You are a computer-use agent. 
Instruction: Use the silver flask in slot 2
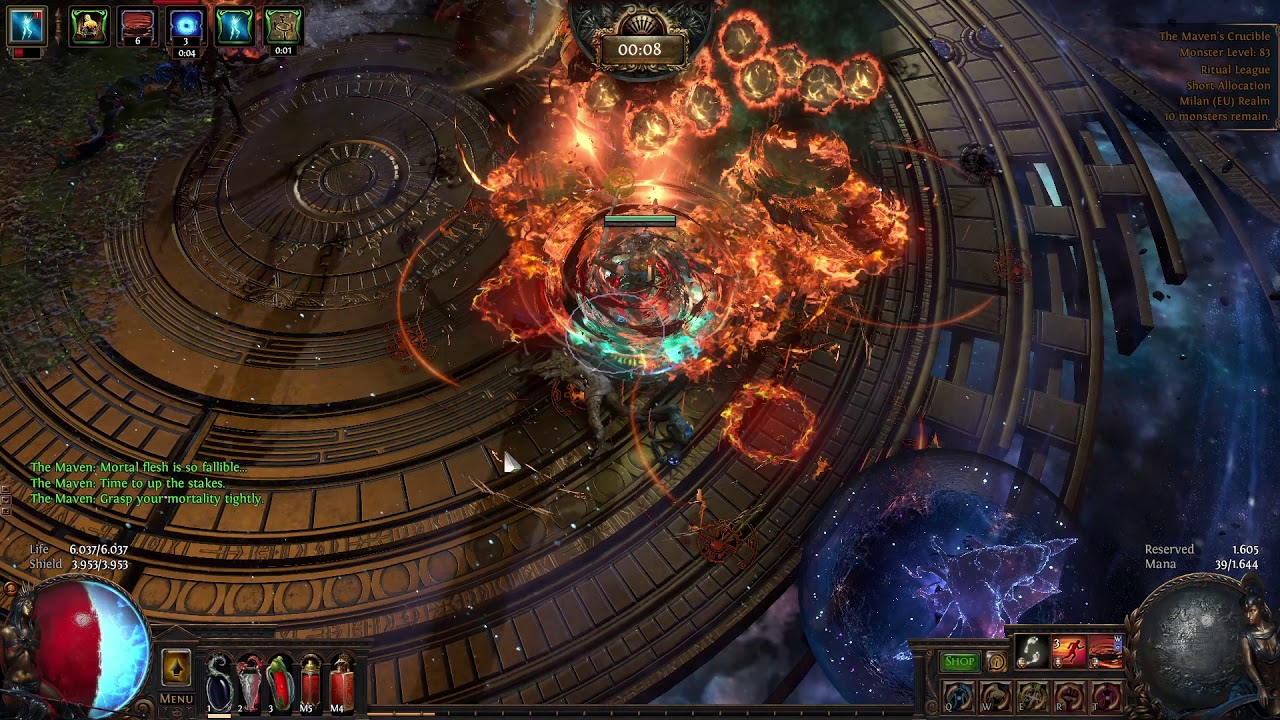click(249, 682)
